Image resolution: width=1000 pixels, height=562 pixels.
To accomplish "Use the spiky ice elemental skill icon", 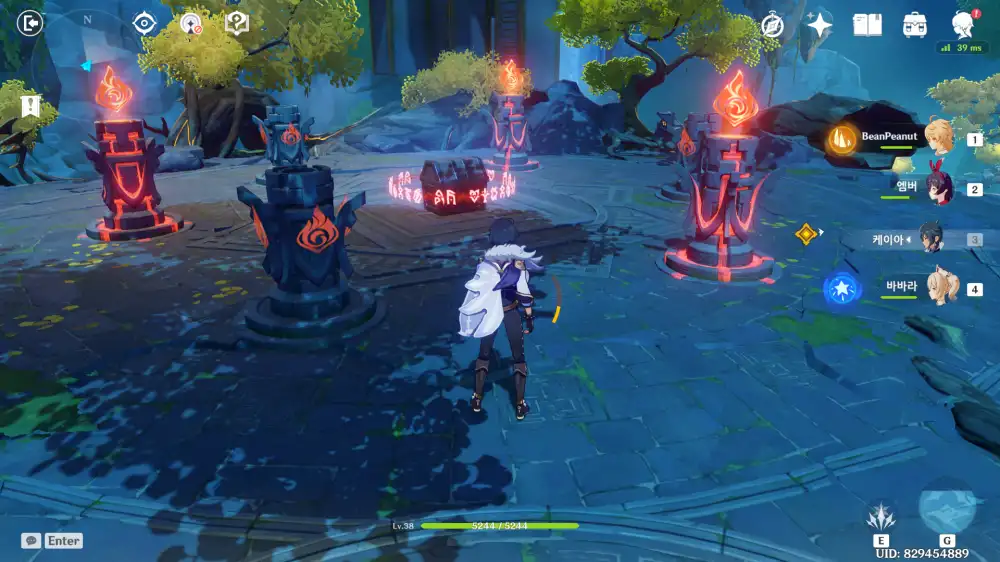I will (x=880, y=516).
